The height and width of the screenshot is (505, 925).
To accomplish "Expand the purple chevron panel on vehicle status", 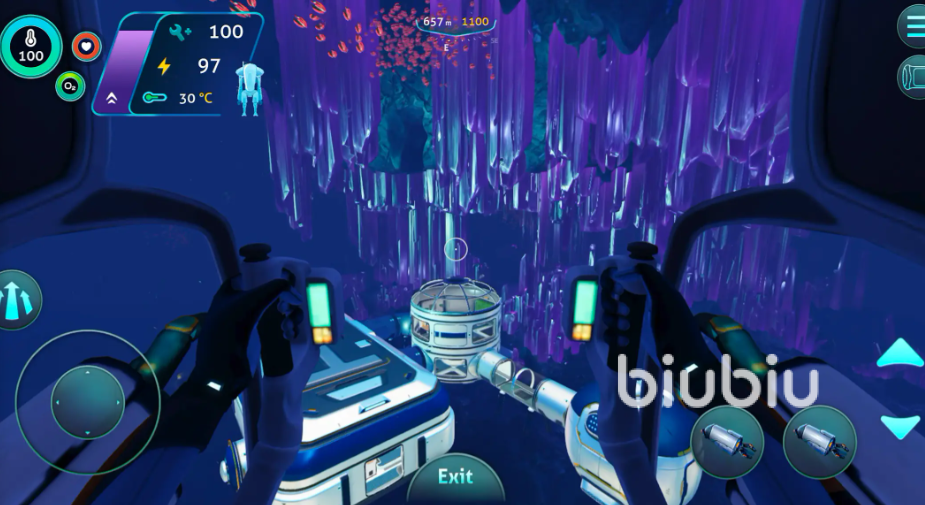I will coord(110,98).
